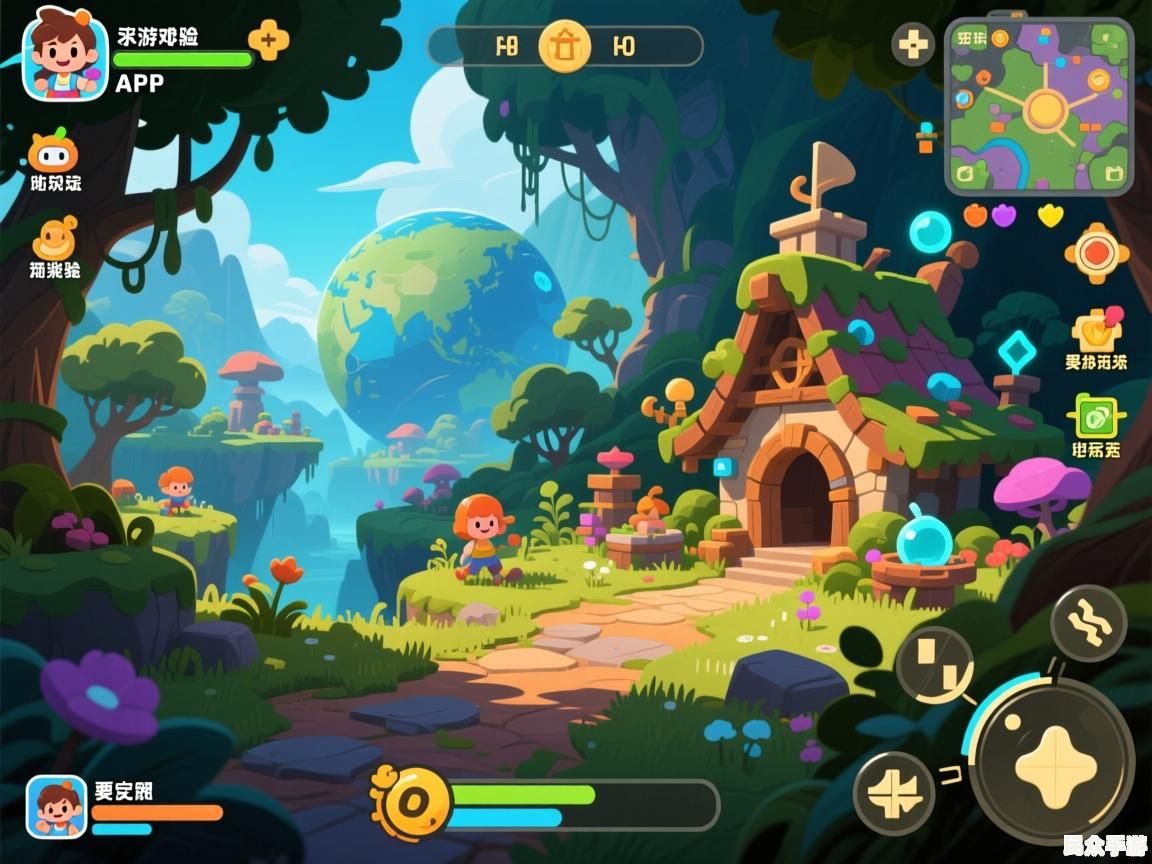This screenshot has width=1152, height=864.
Task: Activate the round four-point star skill button
Action: pyautogui.click(x=894, y=793)
